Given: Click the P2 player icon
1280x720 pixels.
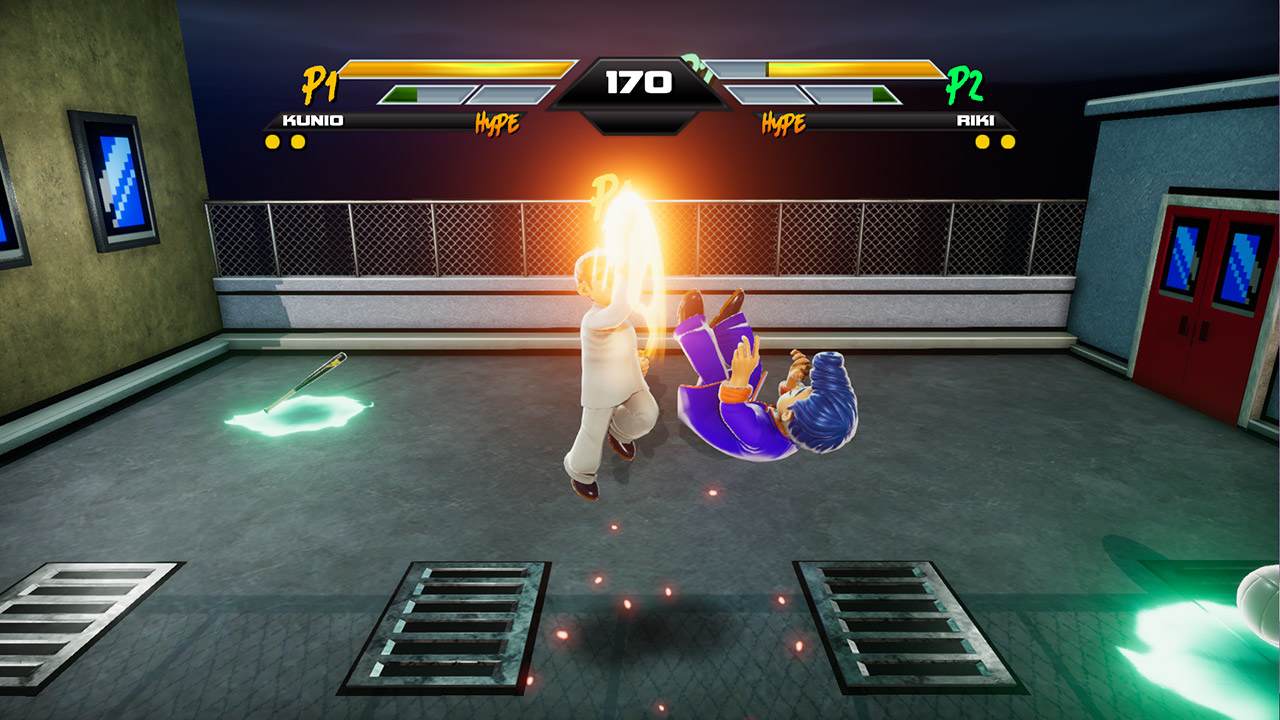Looking at the screenshot, I should tap(965, 85).
